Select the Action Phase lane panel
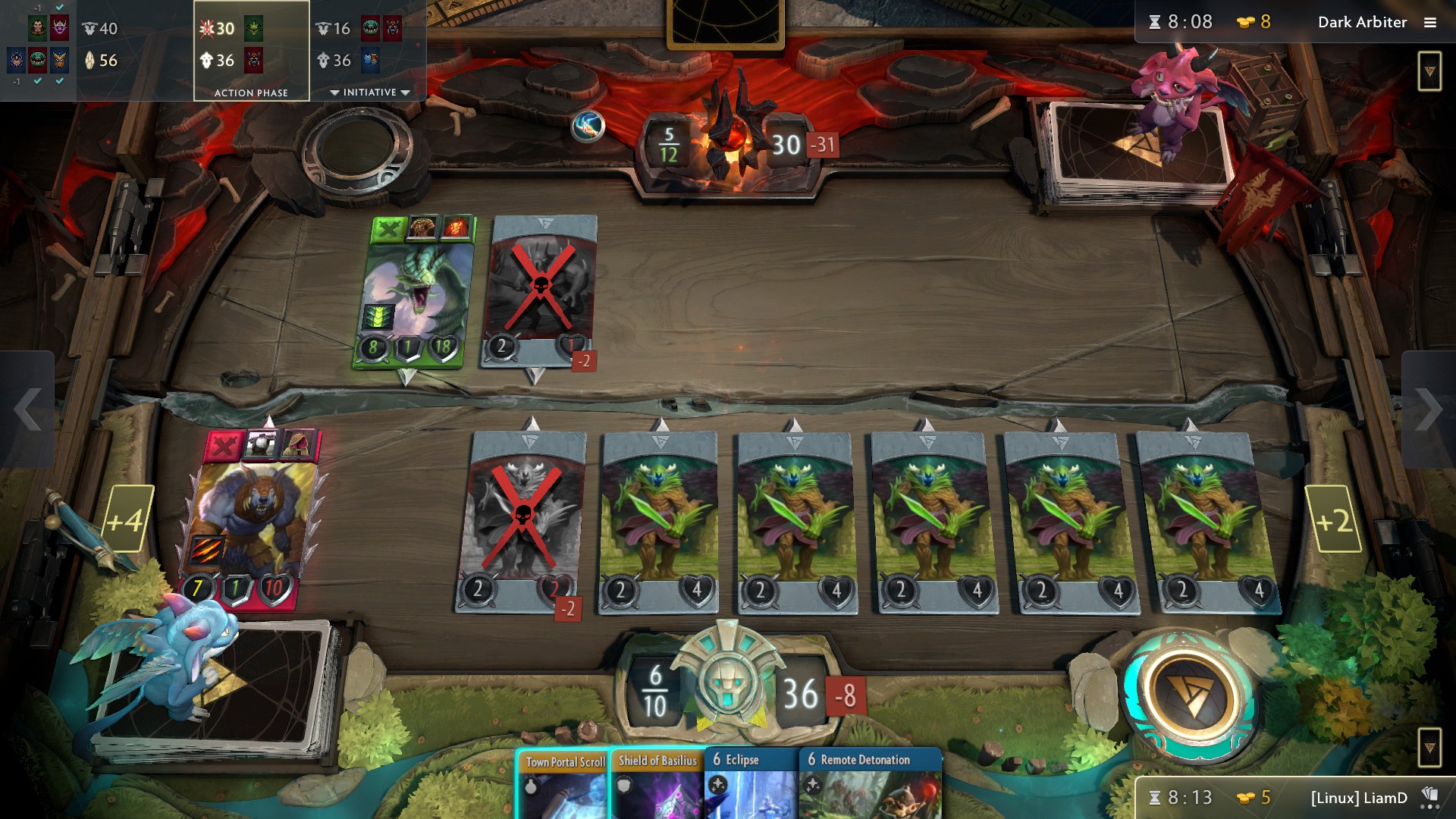This screenshot has width=1456, height=819. tap(251, 50)
